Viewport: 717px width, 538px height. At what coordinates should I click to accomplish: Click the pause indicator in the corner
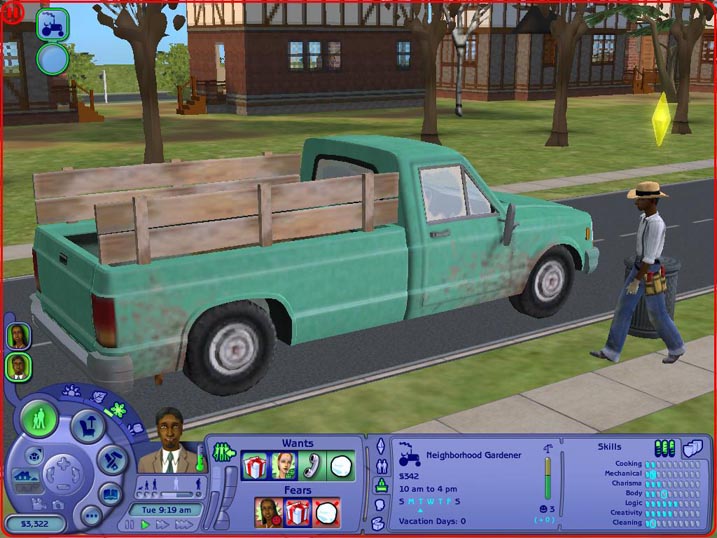[x=9, y=8]
